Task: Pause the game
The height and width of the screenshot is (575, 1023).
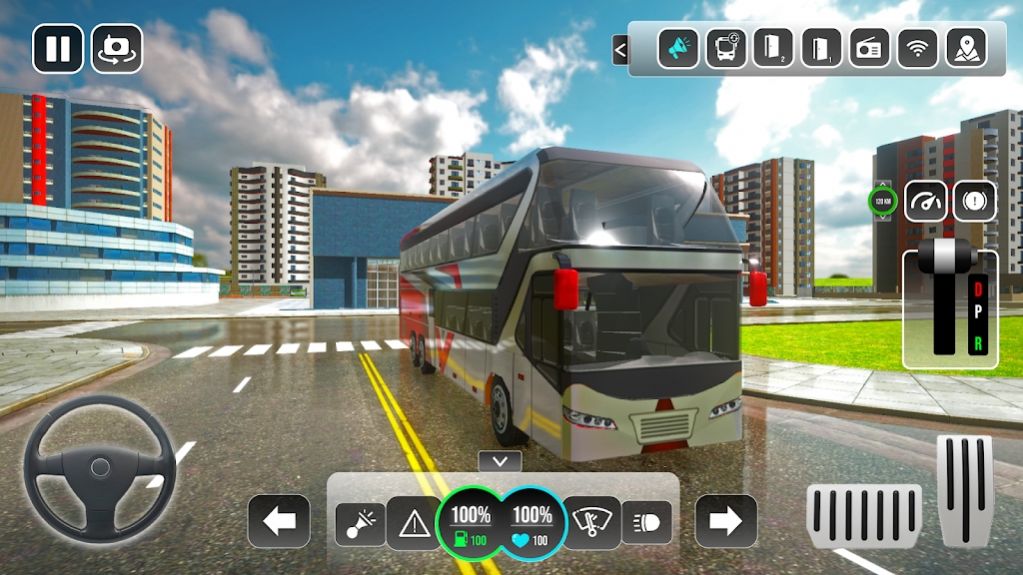Action: coord(58,48)
